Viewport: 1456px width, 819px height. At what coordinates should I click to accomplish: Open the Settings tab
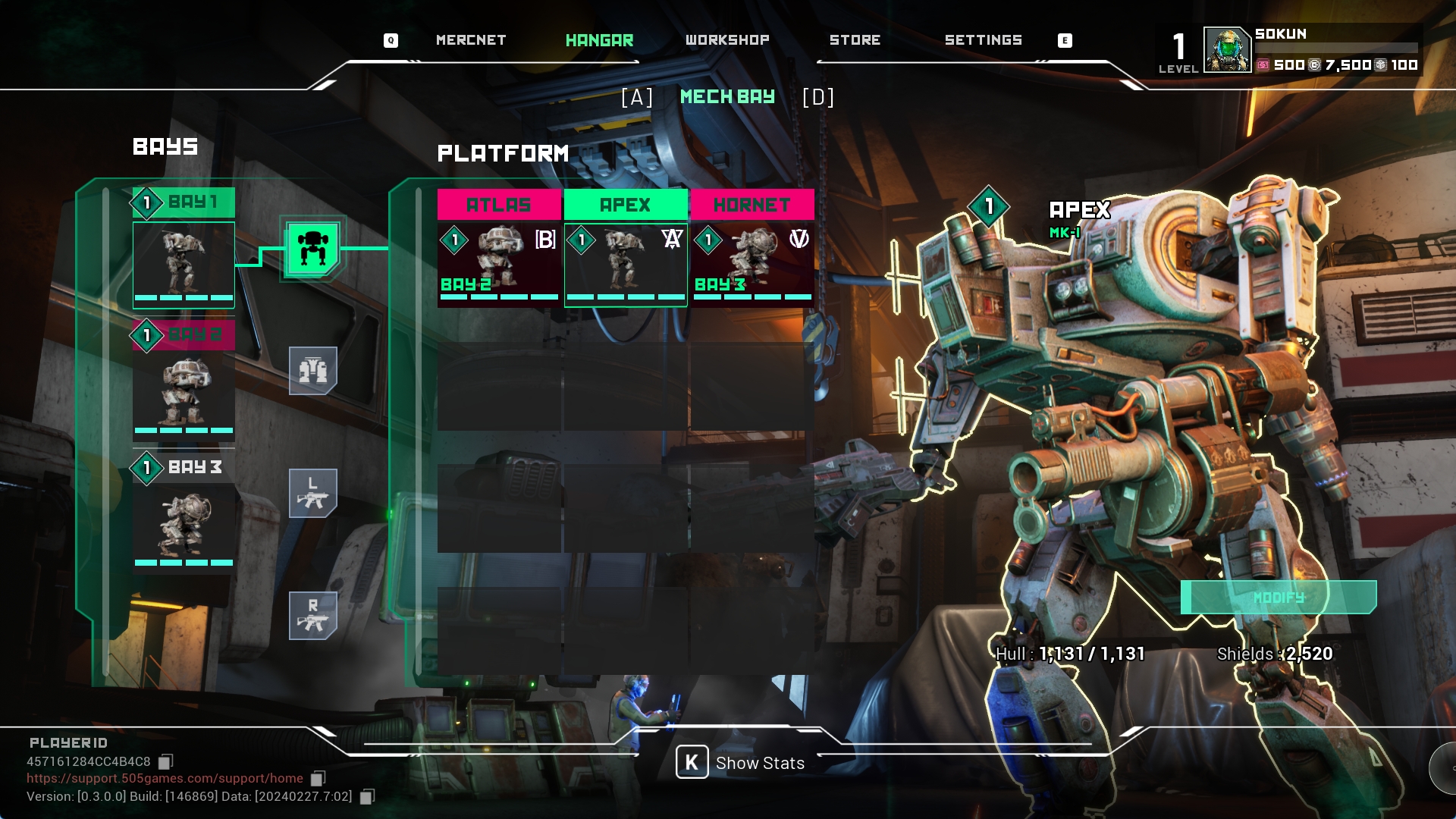983,40
